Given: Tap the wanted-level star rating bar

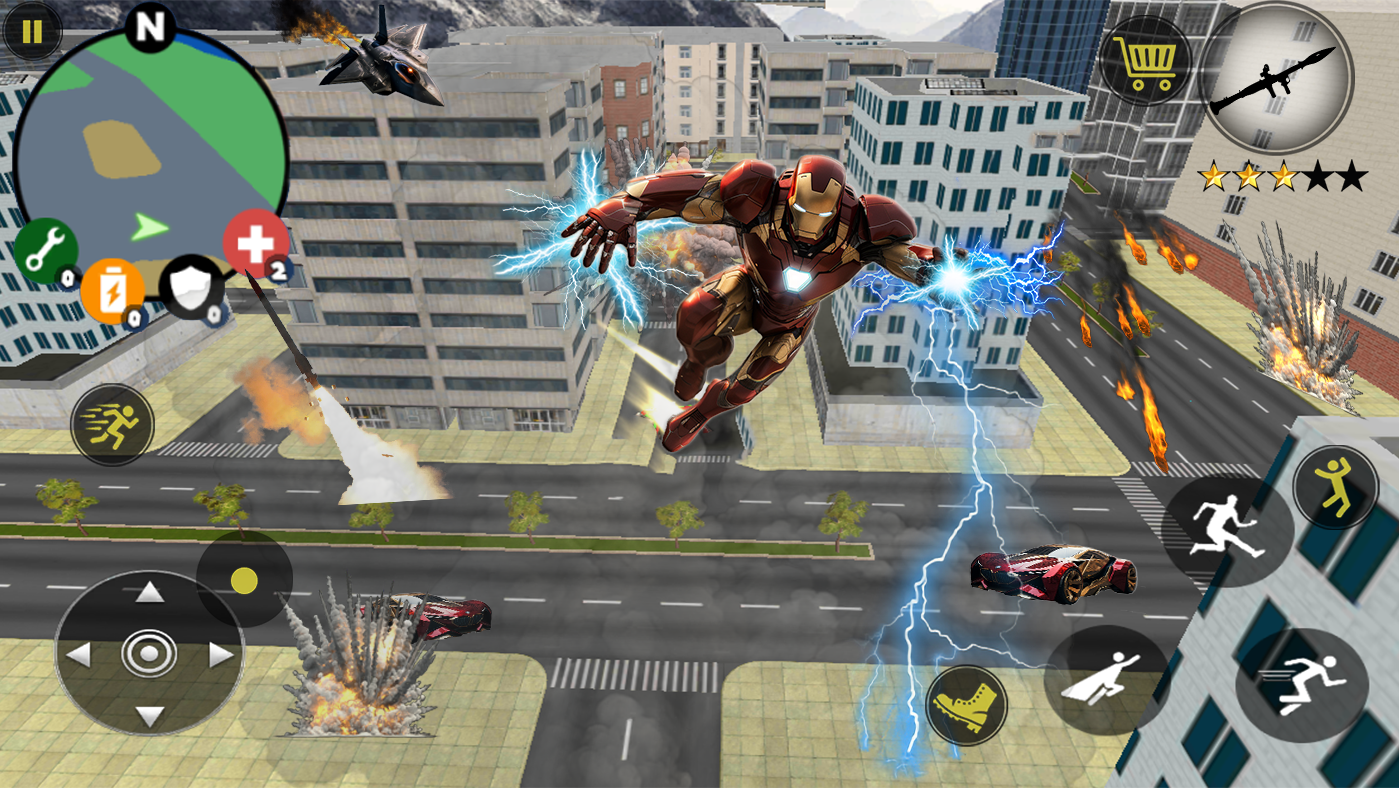Looking at the screenshot, I should coord(1278,176).
